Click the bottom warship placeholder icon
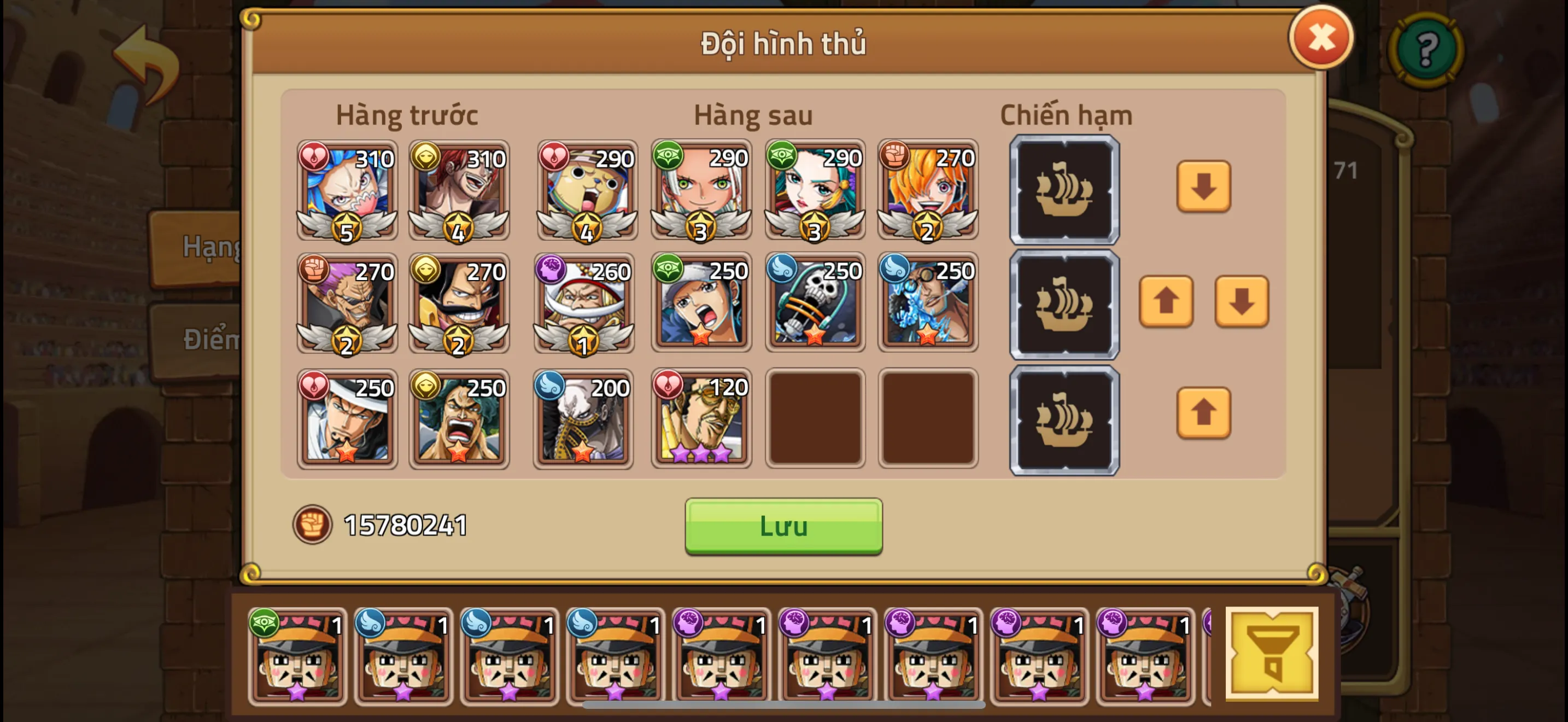Image resolution: width=1568 pixels, height=722 pixels. pos(1064,418)
